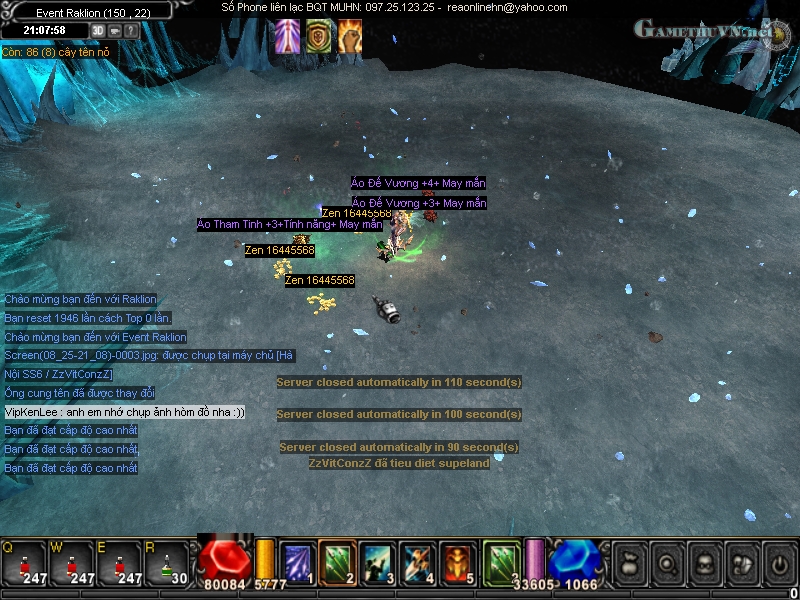Screen dimensions: 800x600
Task: Open the power system menu button
Action: pyautogui.click(x=776, y=565)
